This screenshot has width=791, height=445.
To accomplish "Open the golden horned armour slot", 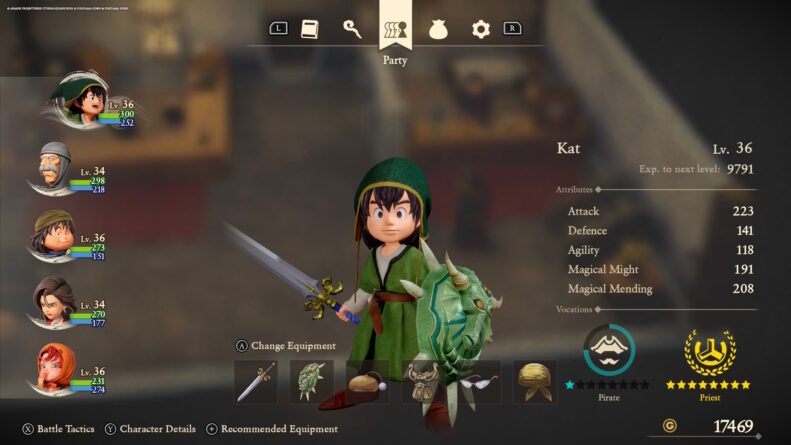I will tap(423, 381).
